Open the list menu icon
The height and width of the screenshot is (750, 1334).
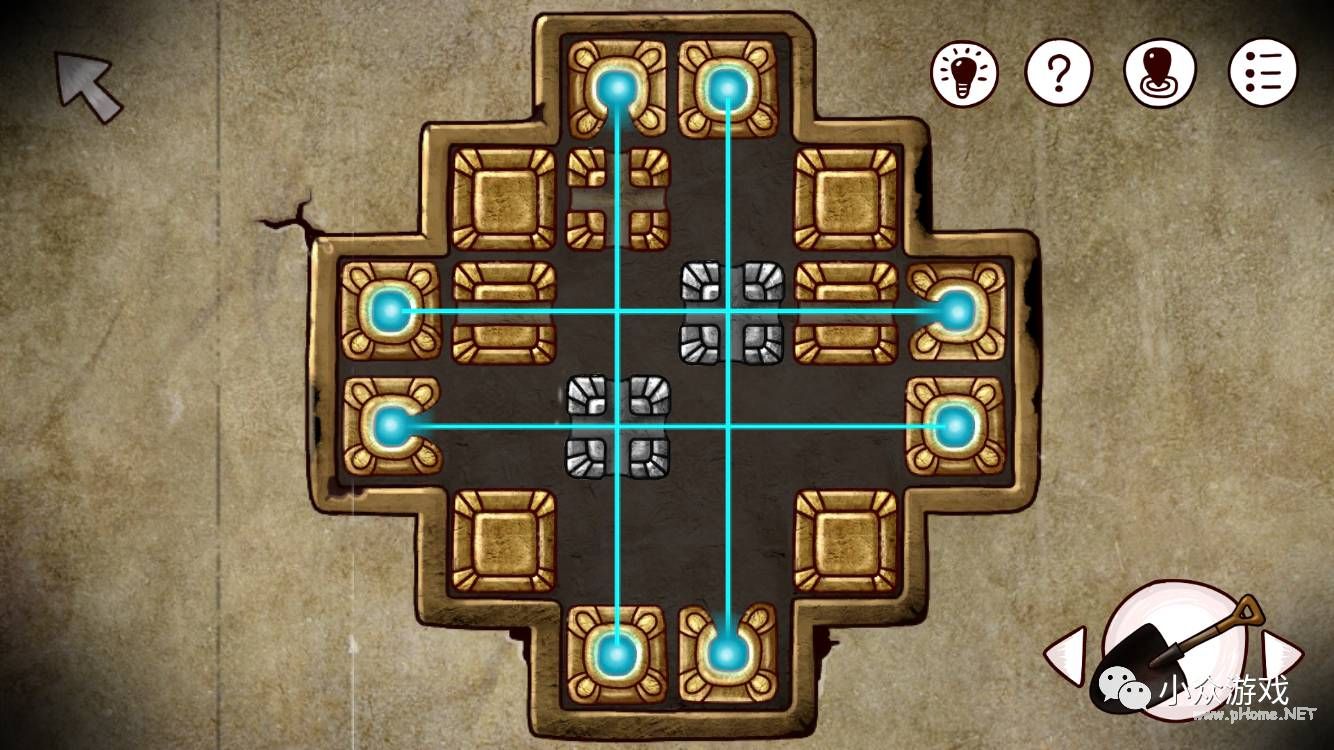[1263, 73]
